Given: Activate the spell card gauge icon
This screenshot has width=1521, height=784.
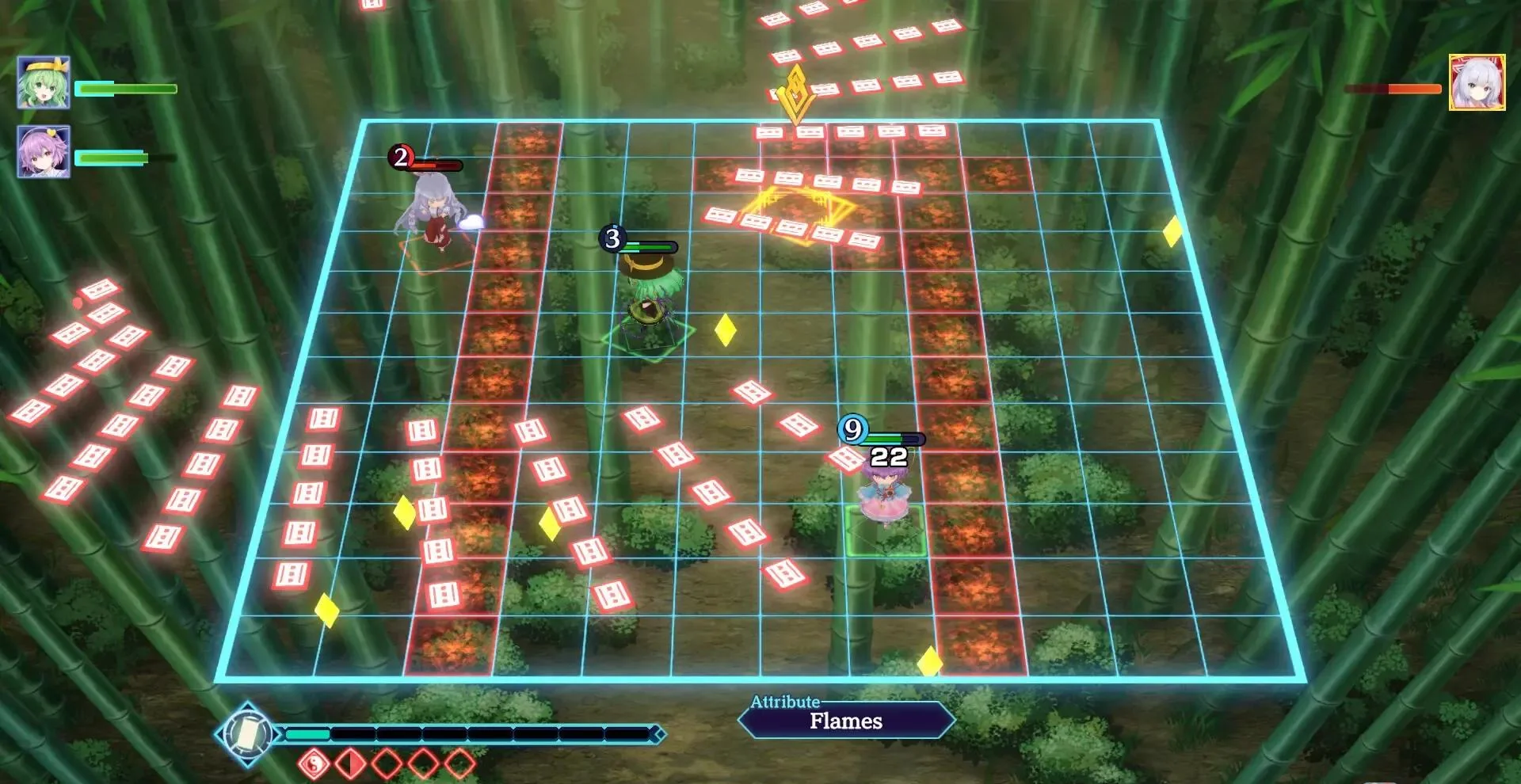Looking at the screenshot, I should [x=246, y=734].
